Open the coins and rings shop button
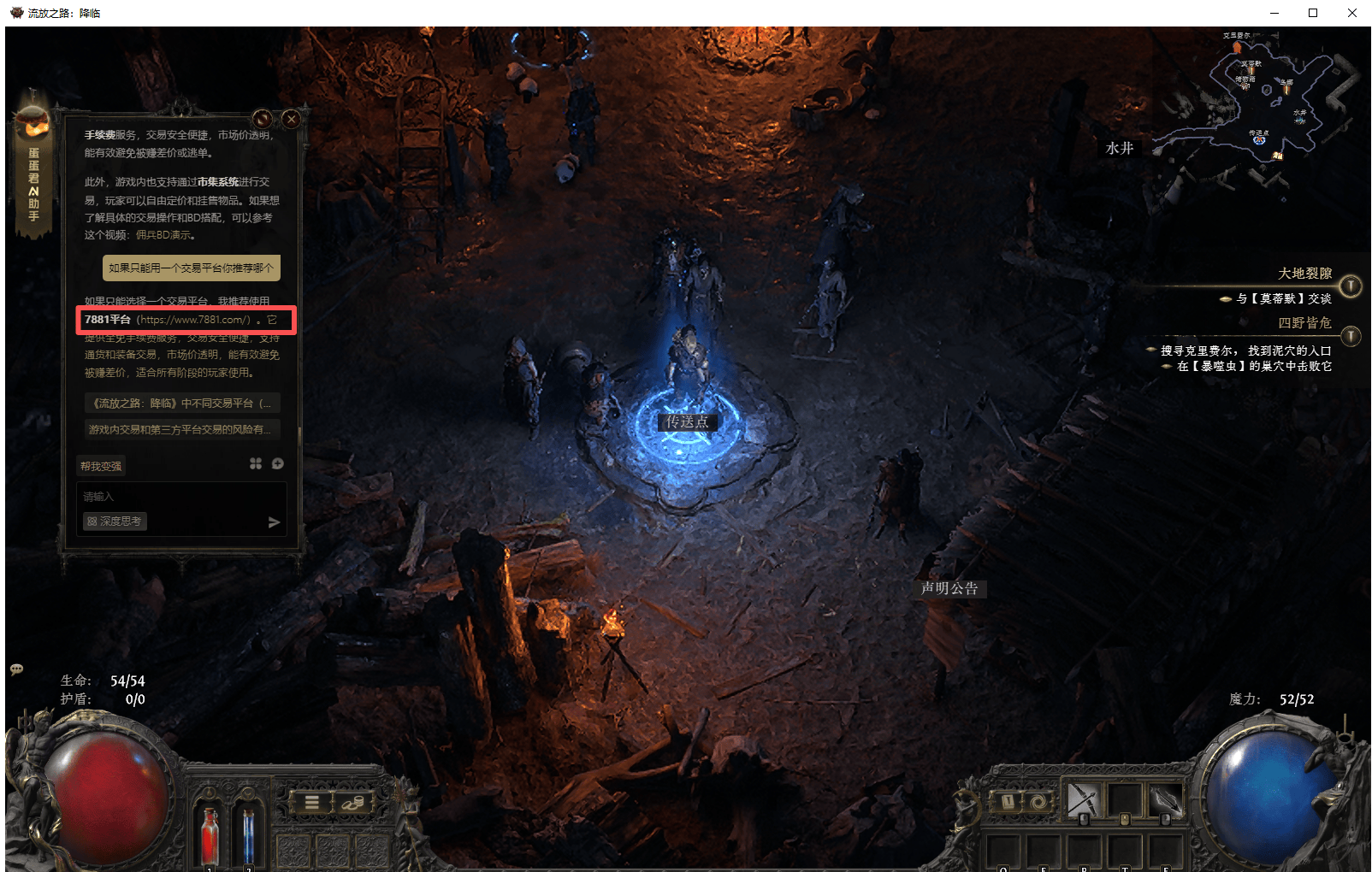 tap(352, 802)
